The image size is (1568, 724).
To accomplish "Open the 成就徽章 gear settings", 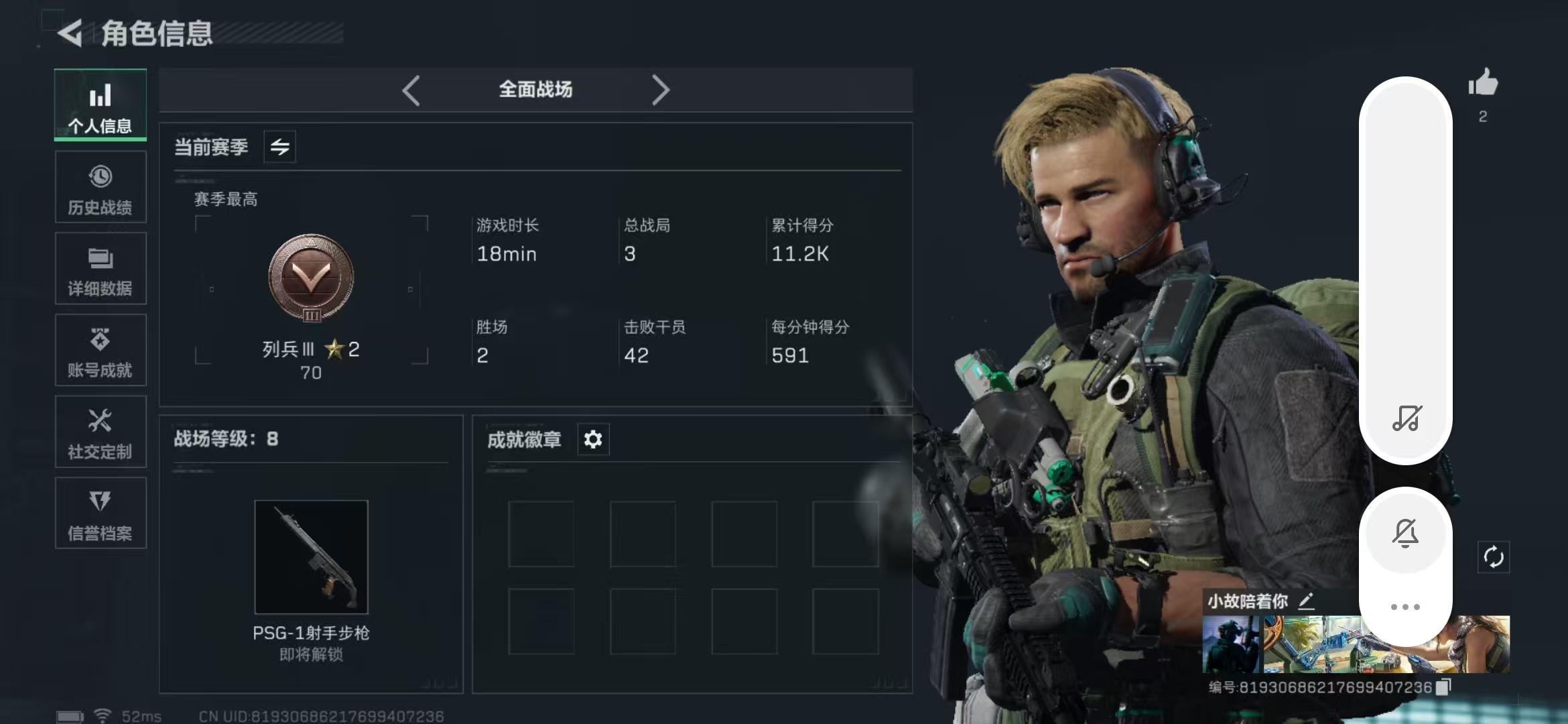I will pos(593,440).
